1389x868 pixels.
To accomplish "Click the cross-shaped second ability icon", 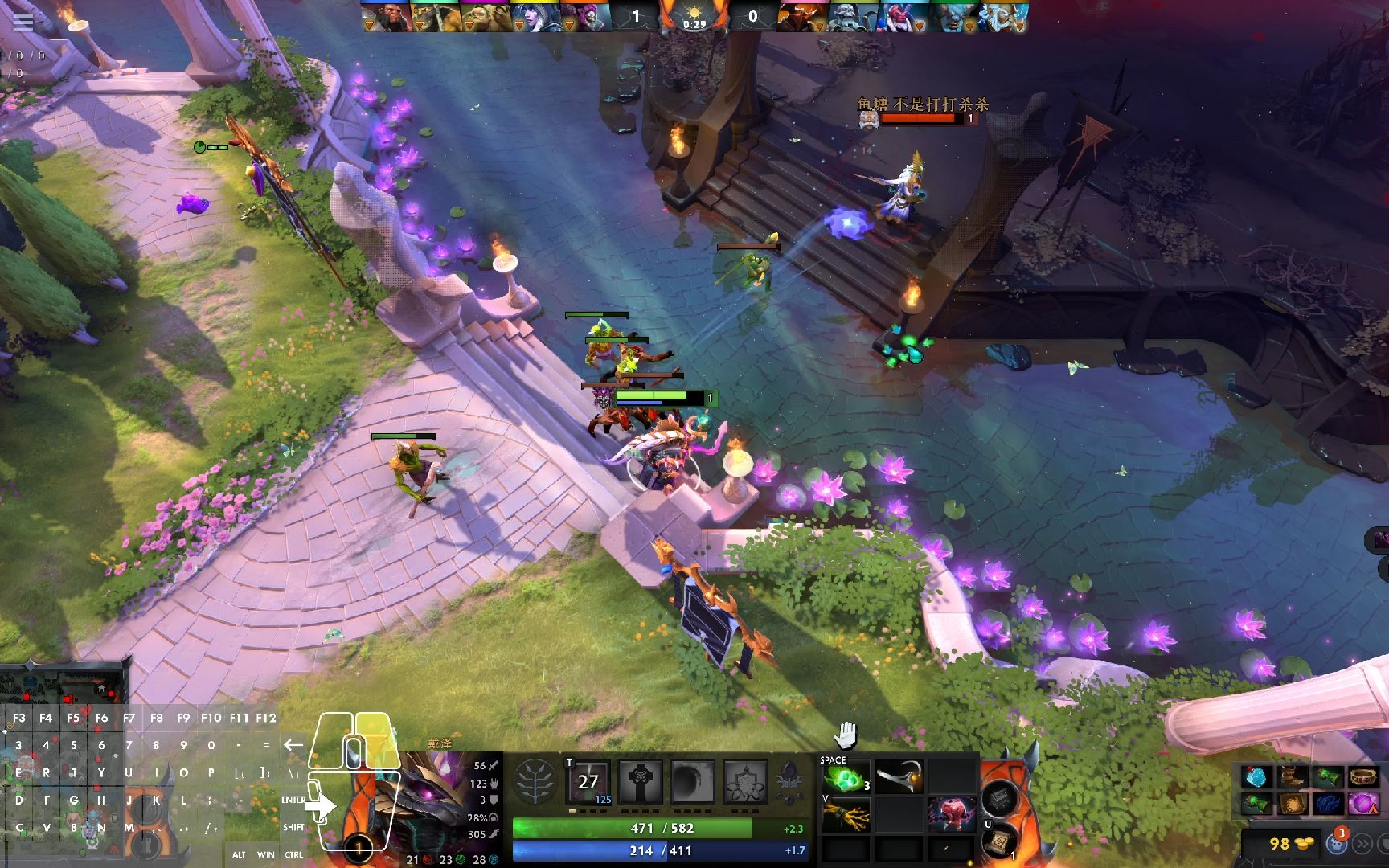I will (641, 780).
